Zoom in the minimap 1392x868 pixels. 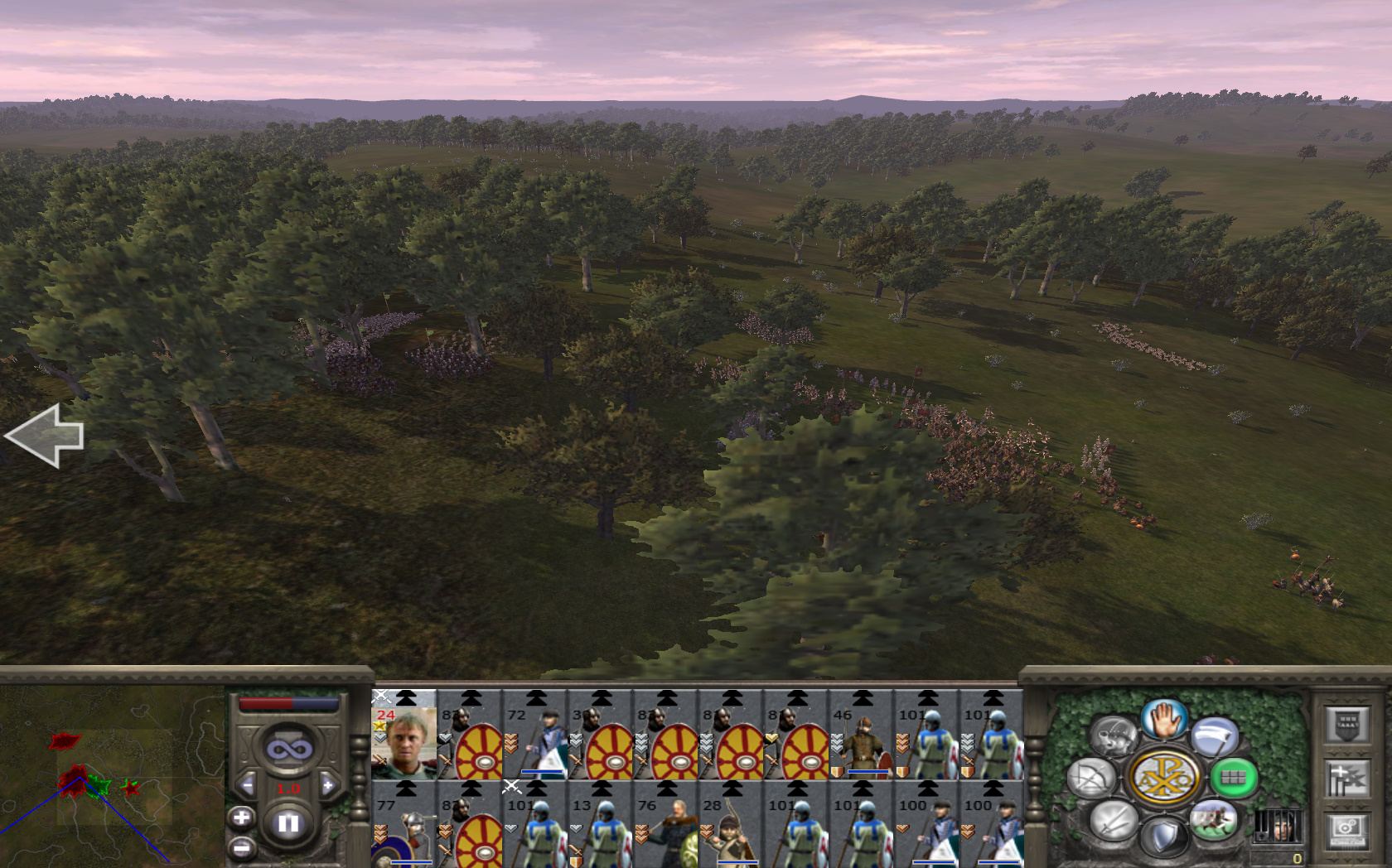tap(241, 818)
